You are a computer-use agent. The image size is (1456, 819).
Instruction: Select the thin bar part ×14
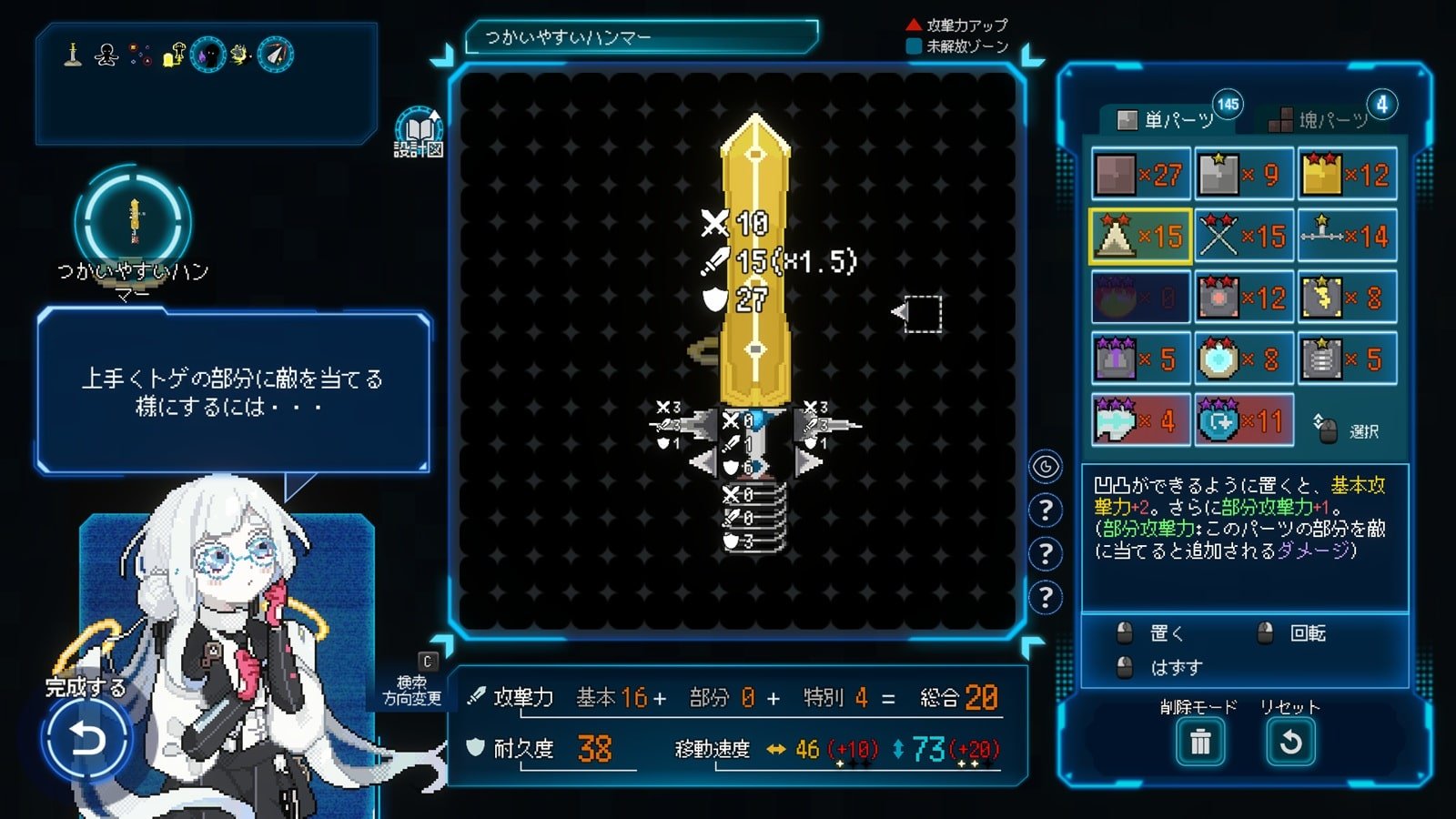(x=1347, y=237)
